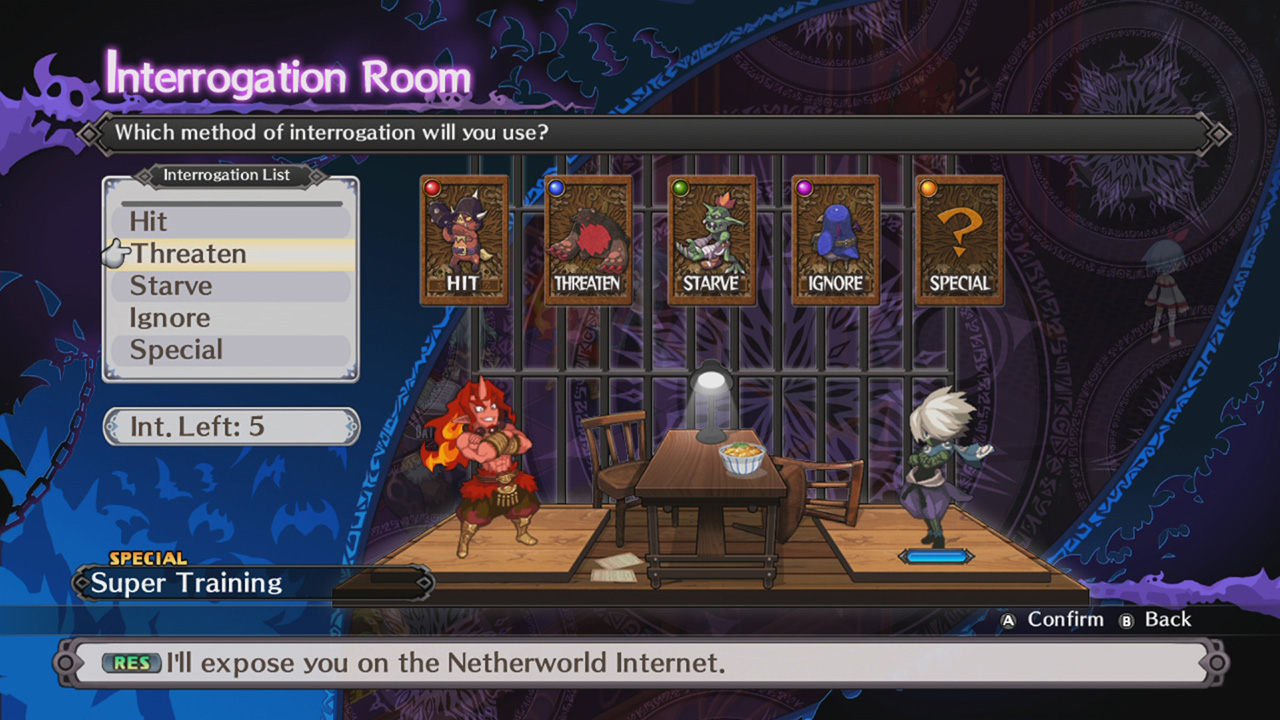
Task: Select the HIT interrogation card
Action: (x=464, y=240)
